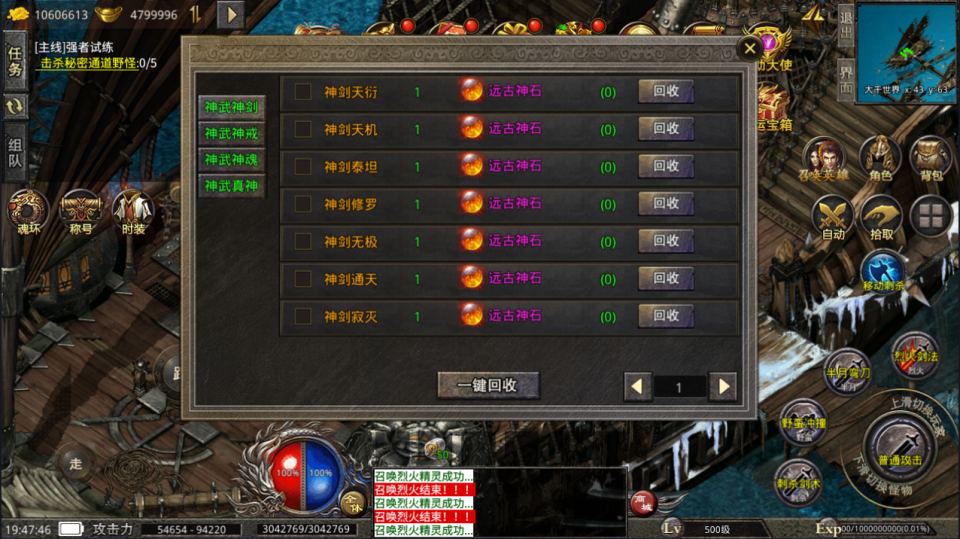This screenshot has width=960, height=539.
Task: Open the 背包 backpack
Action: tap(930, 160)
